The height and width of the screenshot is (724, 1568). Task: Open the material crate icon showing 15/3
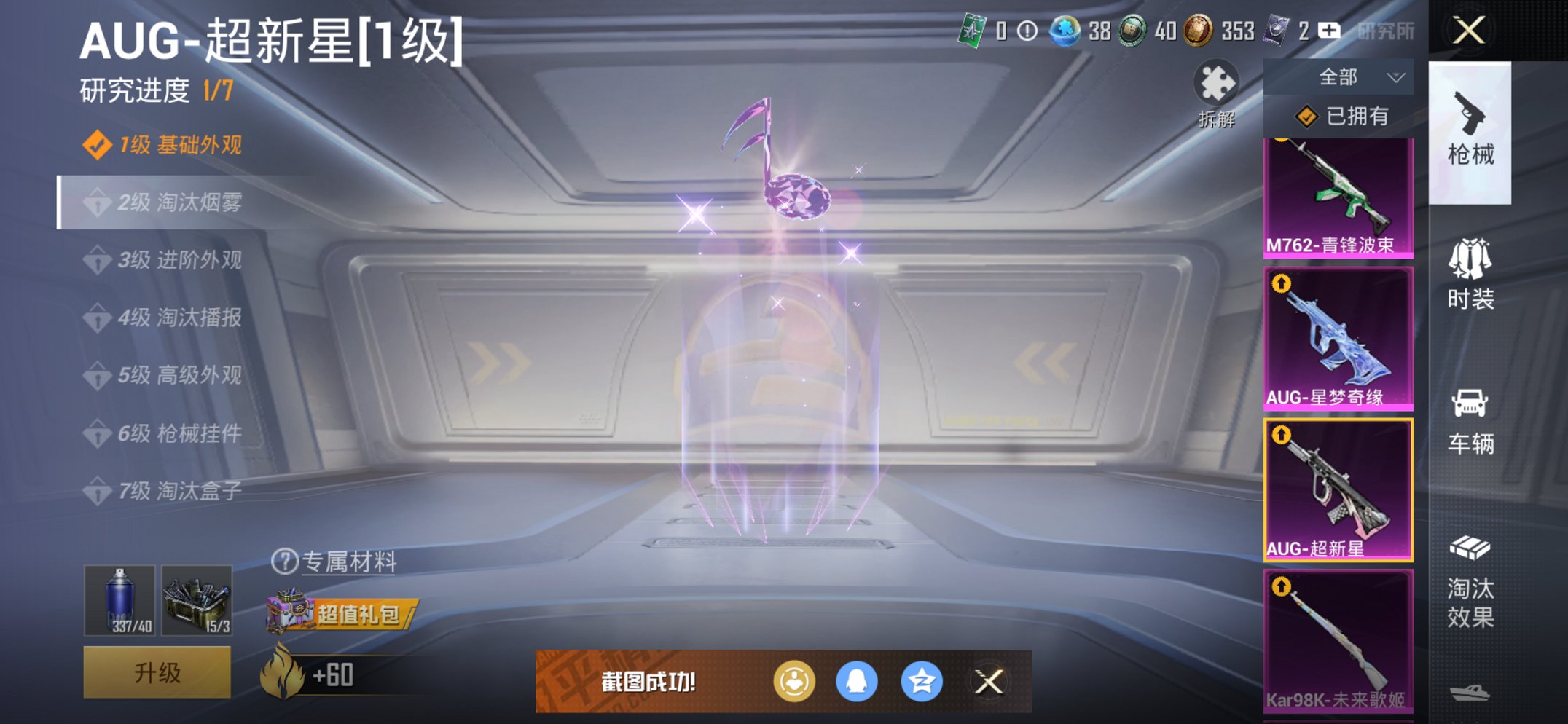click(x=197, y=599)
